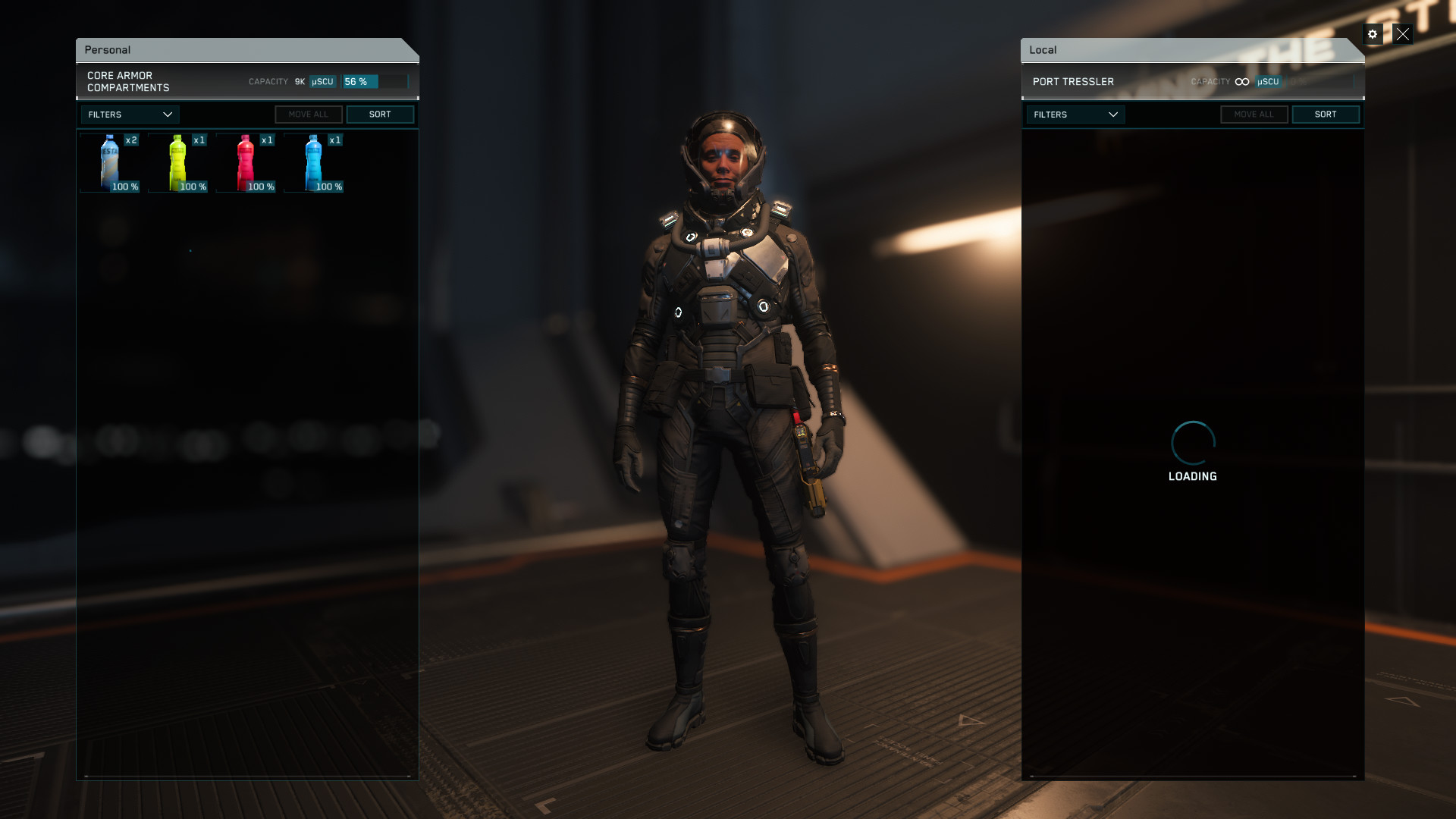Screen dimensions: 1456x819
Task: Click the Filters chevron arrow in Personal inventory
Action: (169, 115)
